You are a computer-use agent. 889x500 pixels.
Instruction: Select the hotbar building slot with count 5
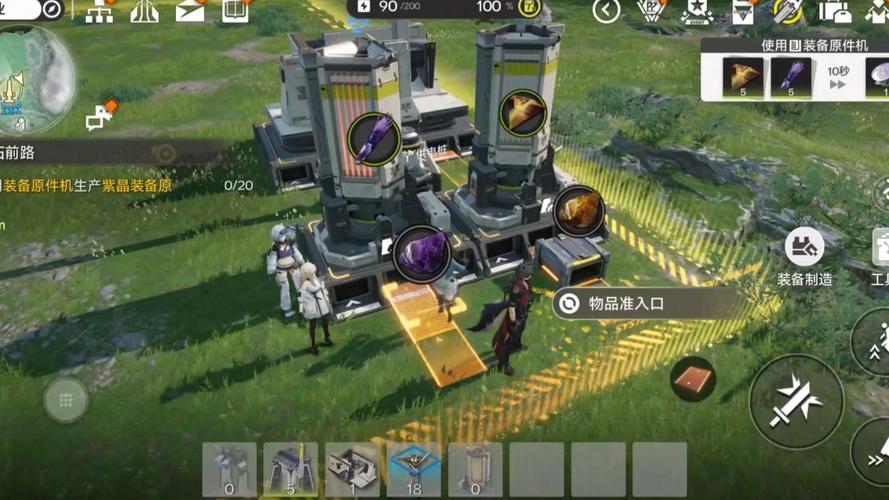(x=290, y=470)
